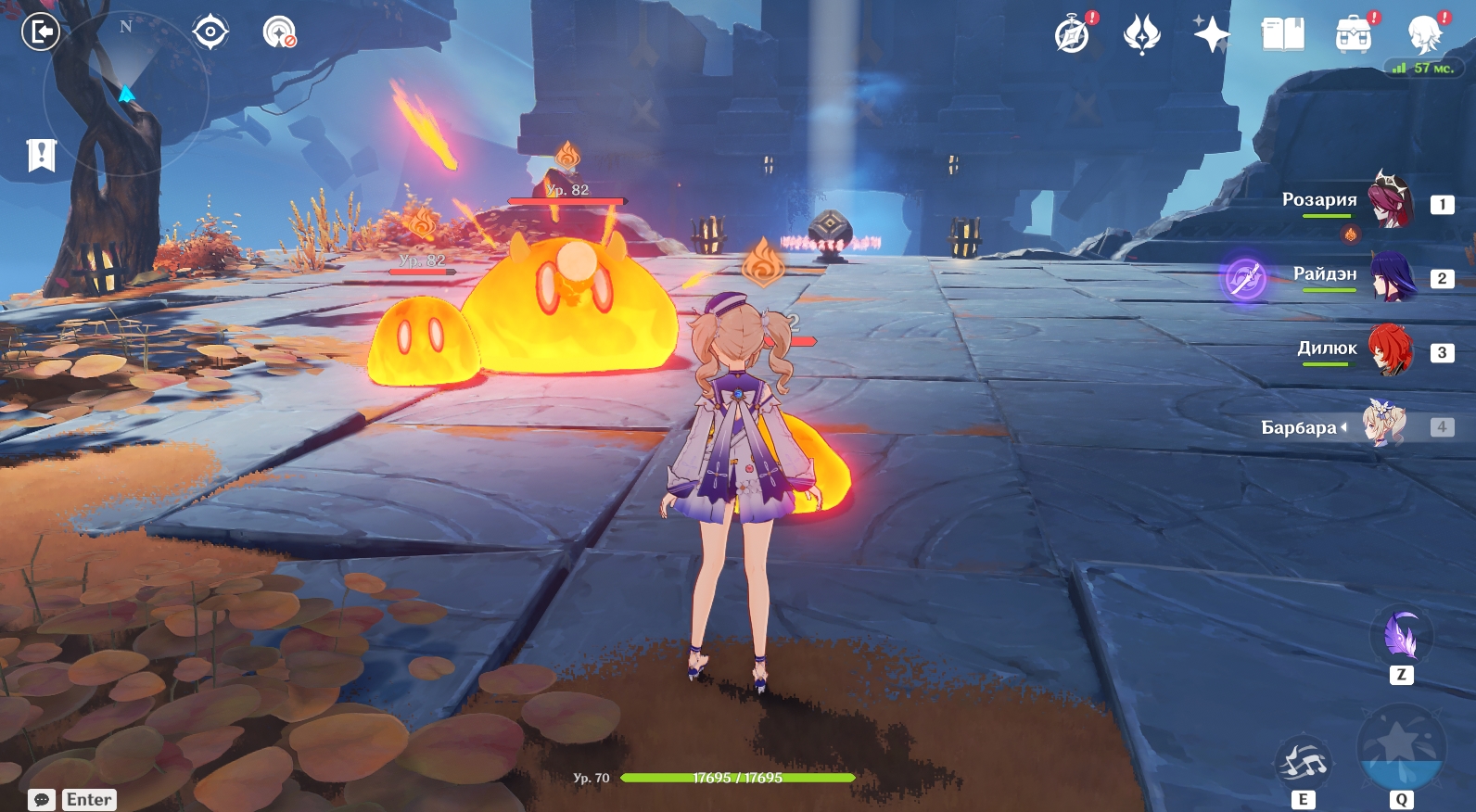The height and width of the screenshot is (812, 1476).
Task: Open the inventory backpack icon
Action: pos(1353,34)
